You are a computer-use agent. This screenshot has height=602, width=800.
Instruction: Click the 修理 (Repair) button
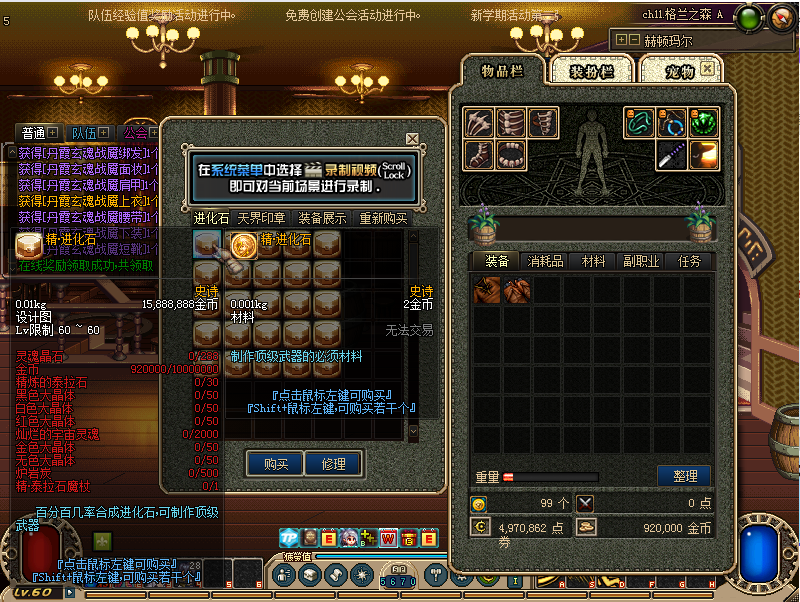click(333, 464)
